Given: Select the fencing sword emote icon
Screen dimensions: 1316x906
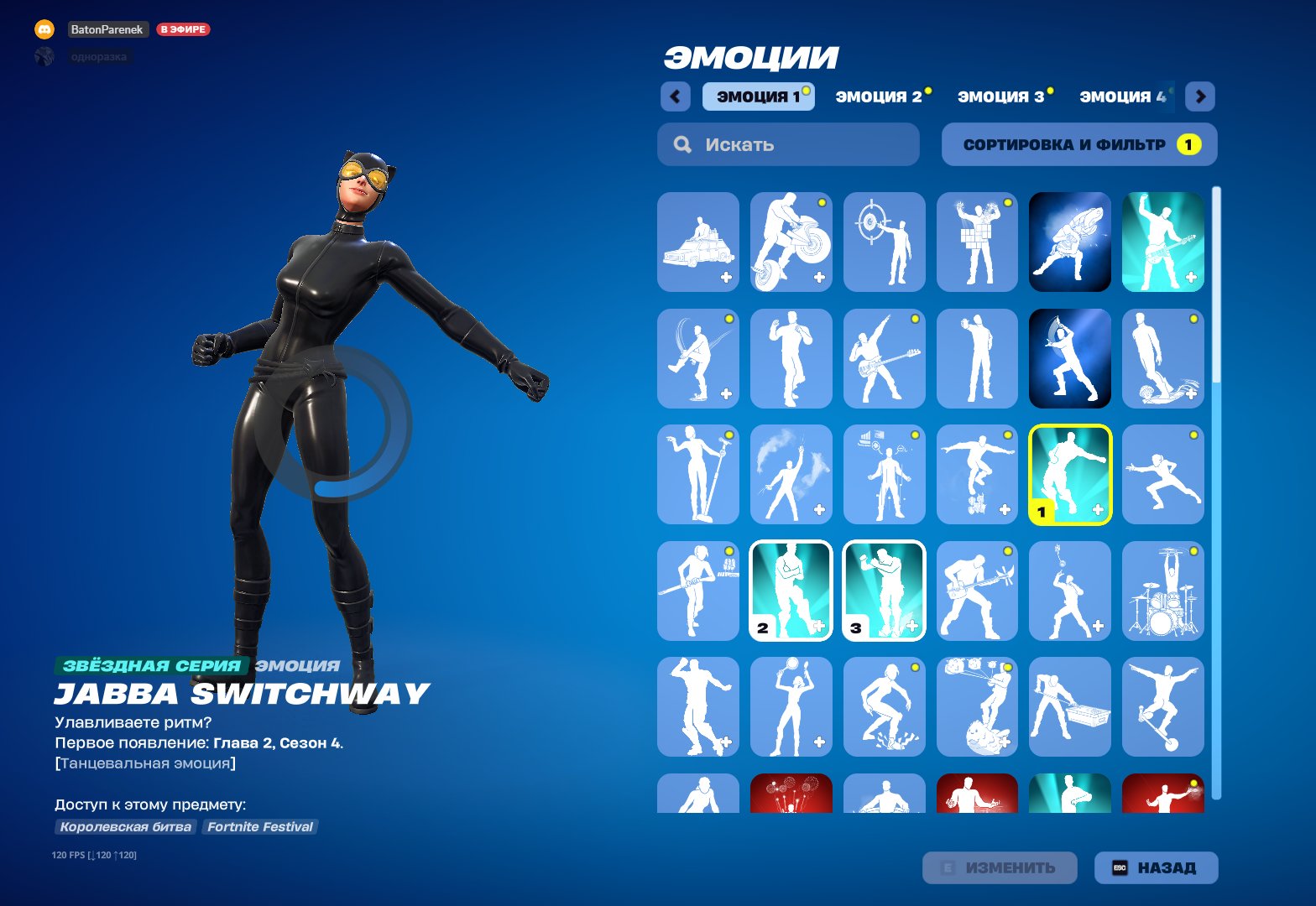Looking at the screenshot, I should point(1163,474).
